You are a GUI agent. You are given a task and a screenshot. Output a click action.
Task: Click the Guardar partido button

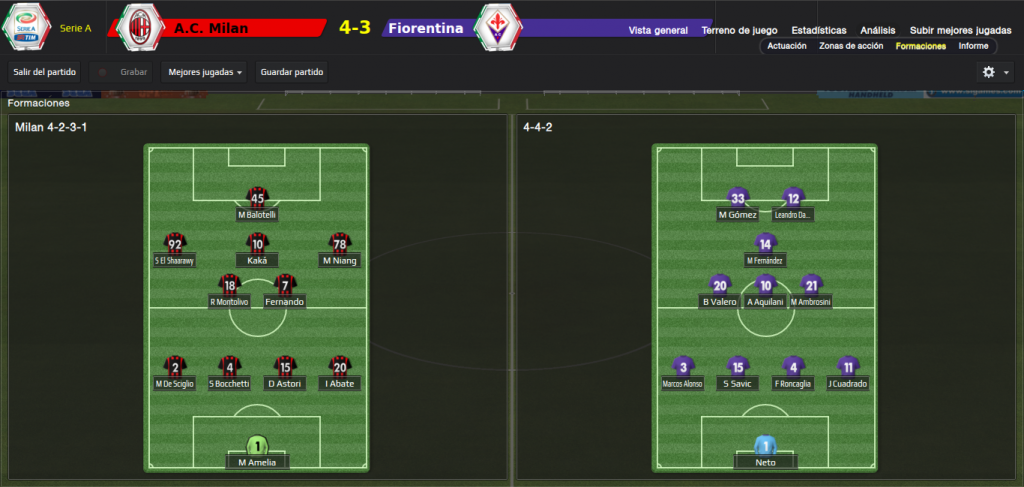(292, 72)
